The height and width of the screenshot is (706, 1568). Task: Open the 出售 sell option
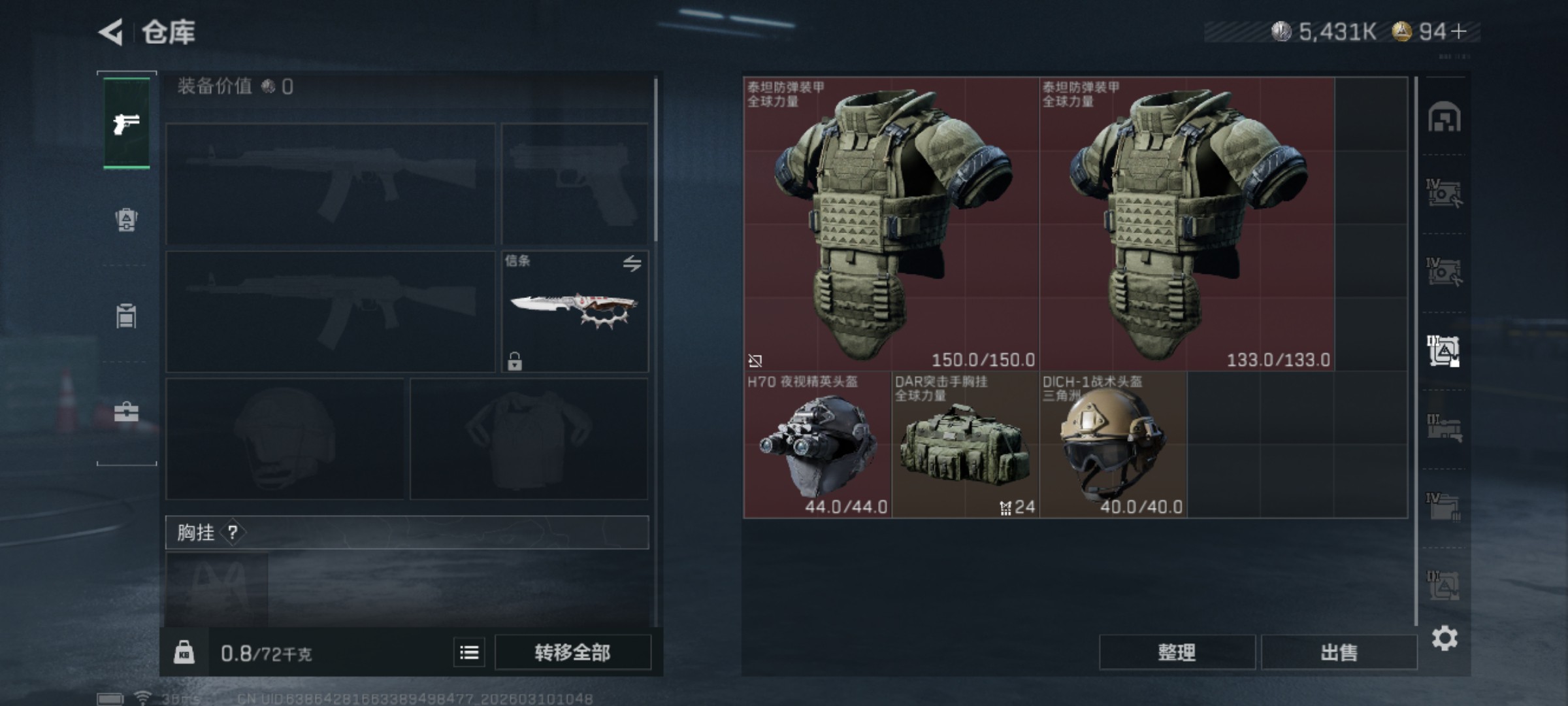[1339, 652]
